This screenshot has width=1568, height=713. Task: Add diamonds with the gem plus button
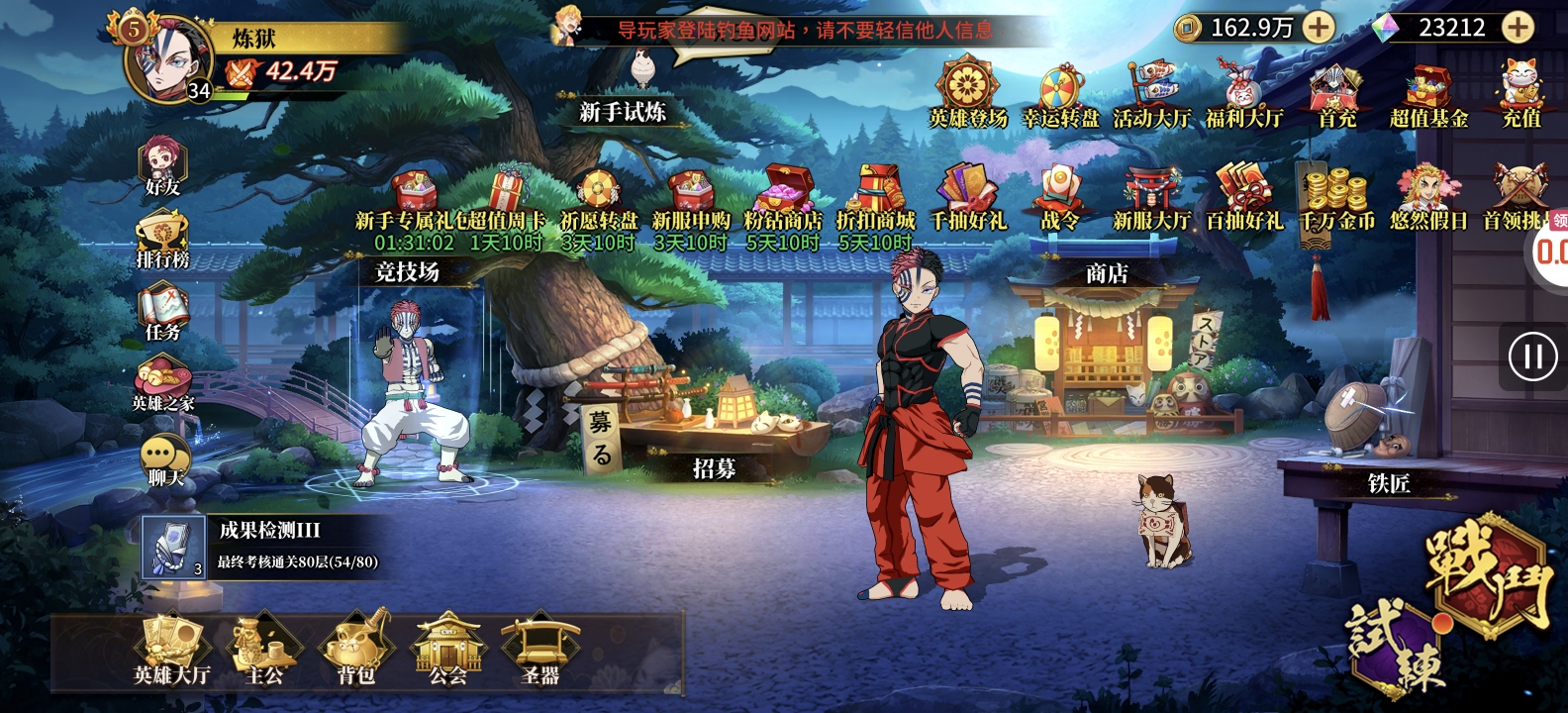[x=1517, y=28]
